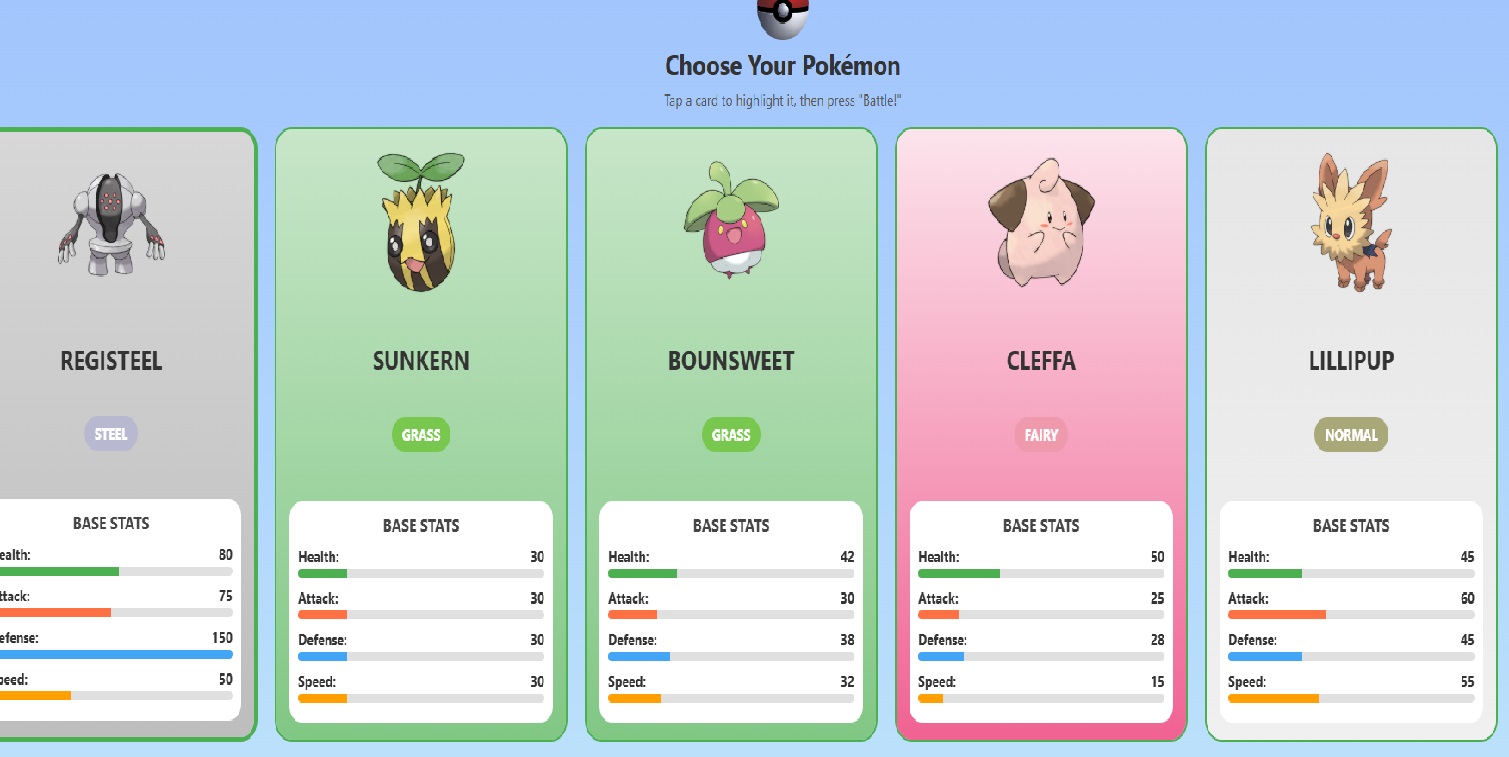Click the GRASS badge on Sunkern
1509x757 pixels.
tap(420, 434)
